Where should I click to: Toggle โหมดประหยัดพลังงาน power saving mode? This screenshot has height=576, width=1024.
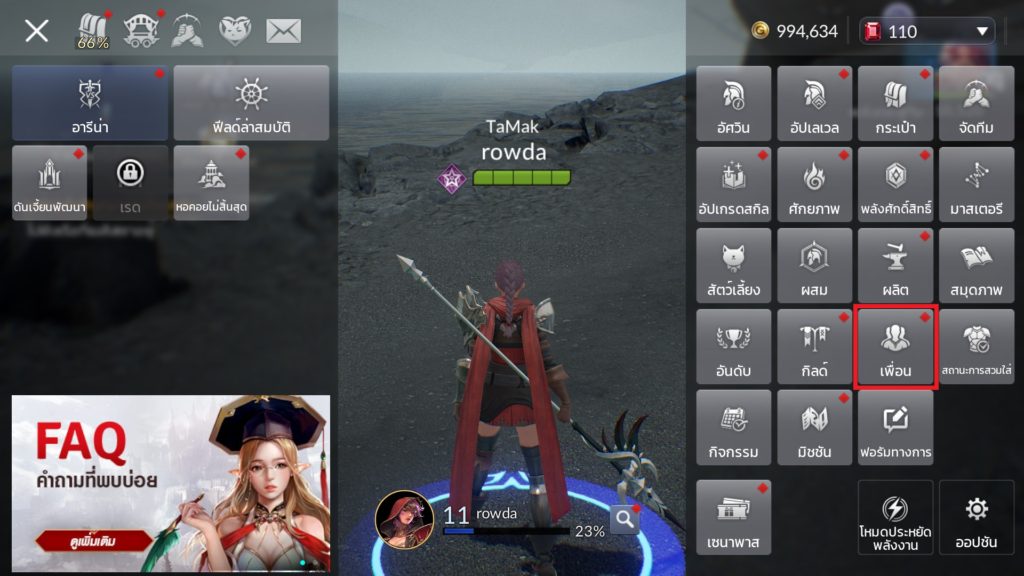895,517
